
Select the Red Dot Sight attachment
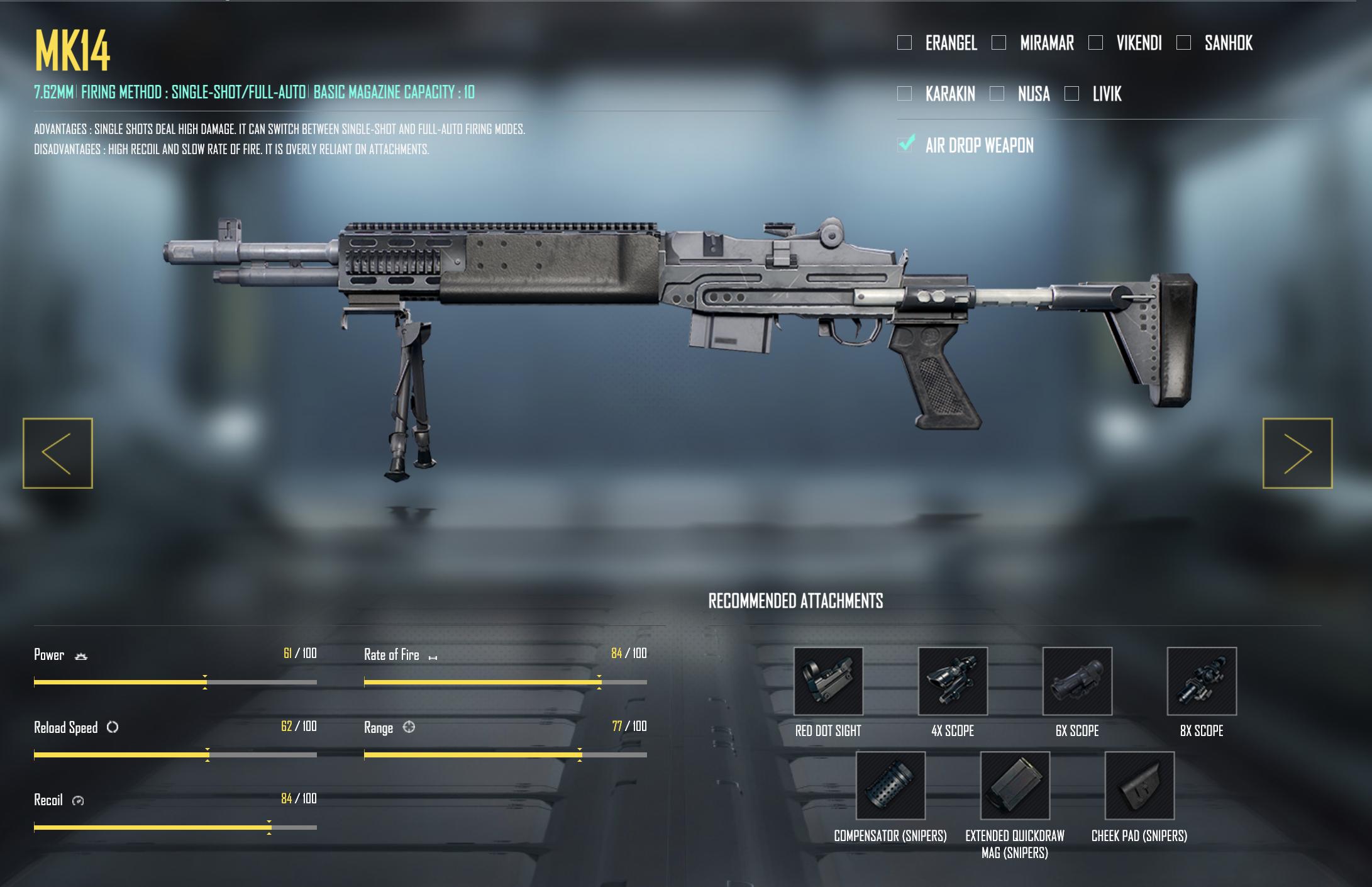(x=828, y=681)
